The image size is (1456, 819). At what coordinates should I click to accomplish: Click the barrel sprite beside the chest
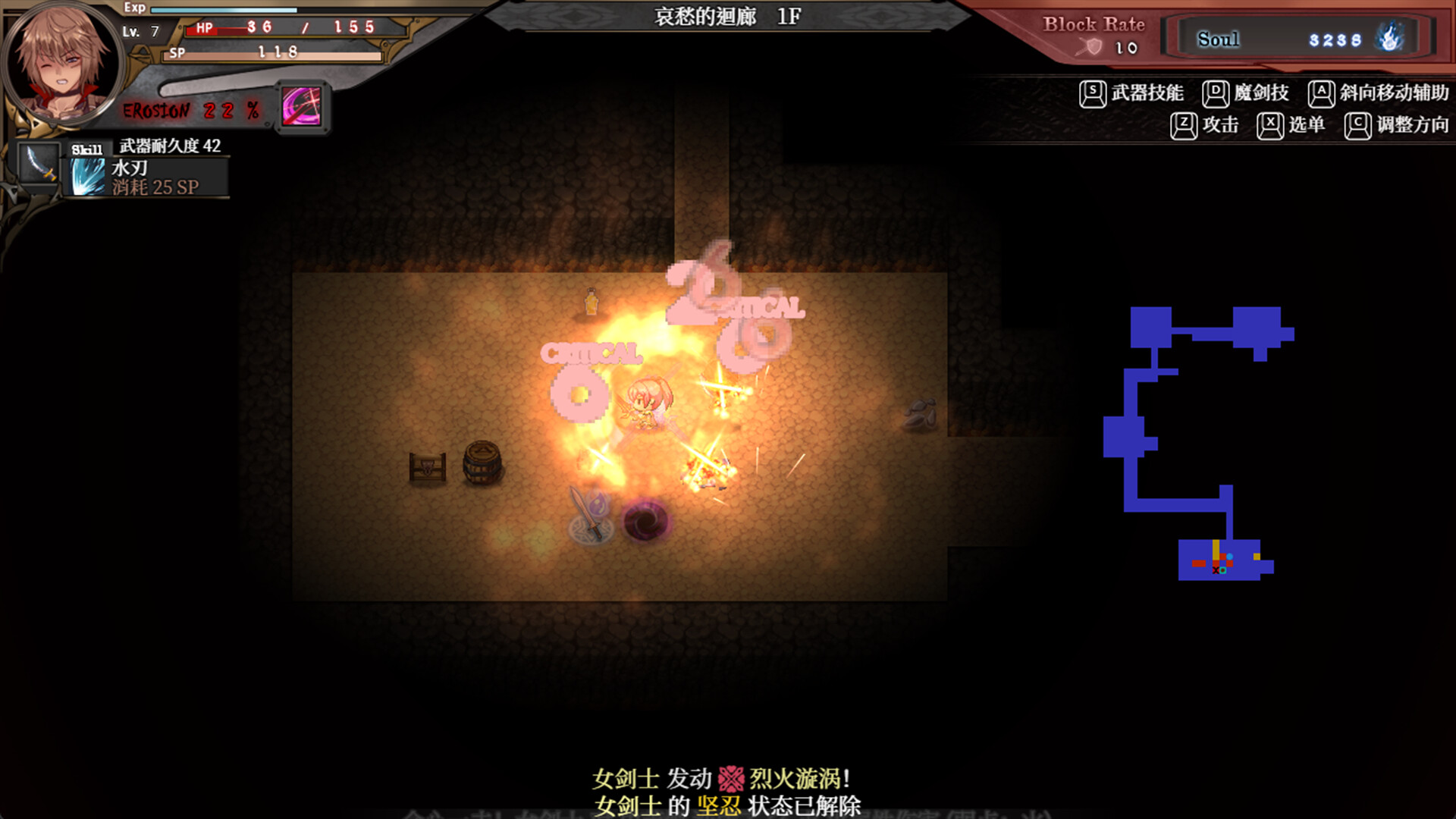click(482, 461)
